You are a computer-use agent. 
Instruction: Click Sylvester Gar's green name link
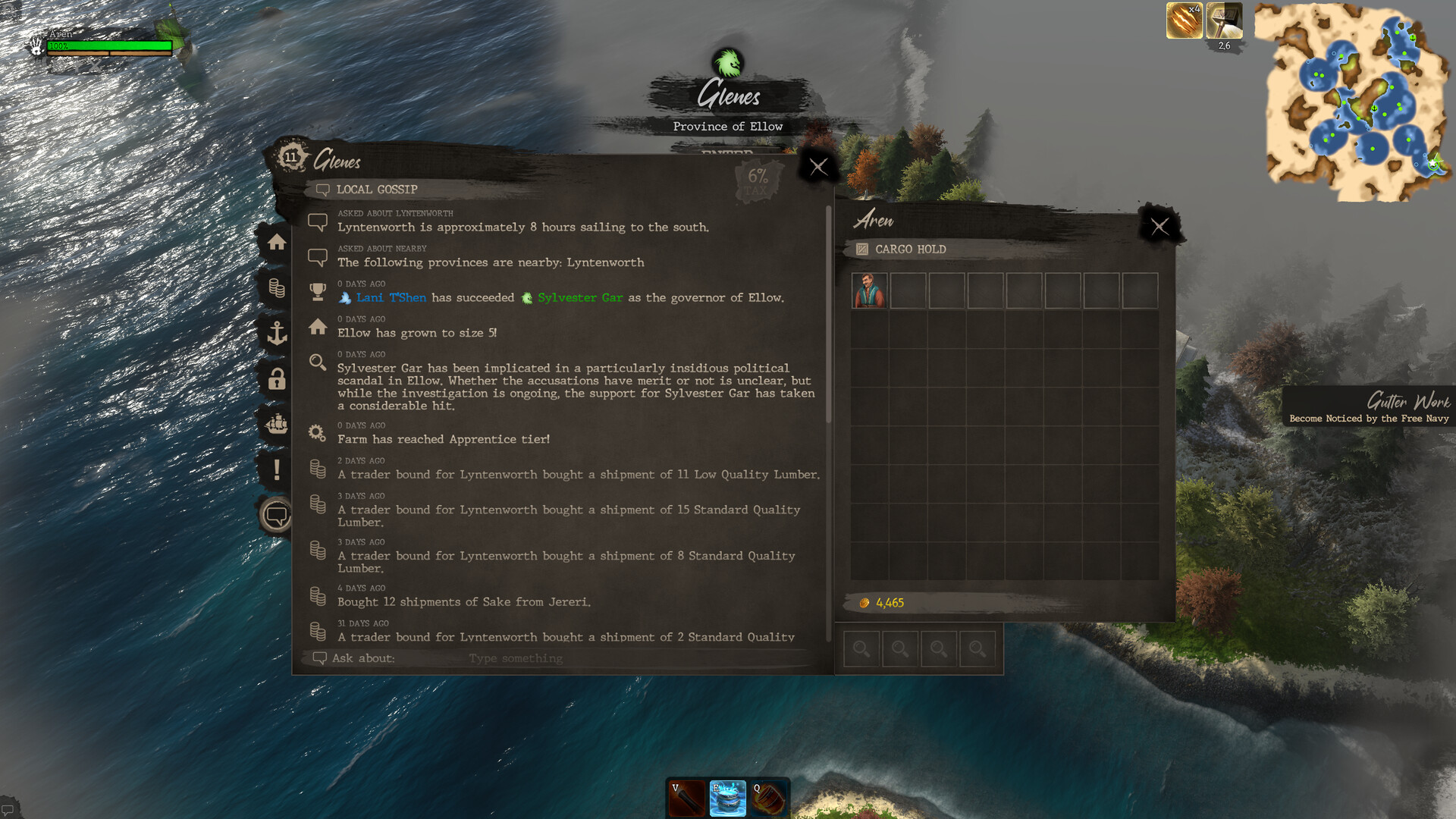point(580,297)
